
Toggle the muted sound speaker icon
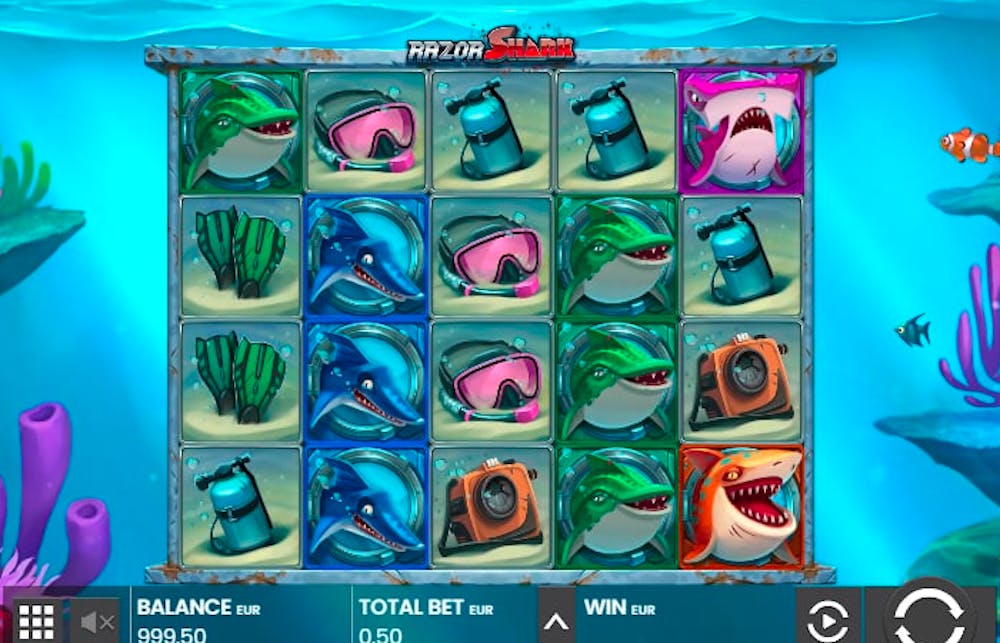[97, 621]
